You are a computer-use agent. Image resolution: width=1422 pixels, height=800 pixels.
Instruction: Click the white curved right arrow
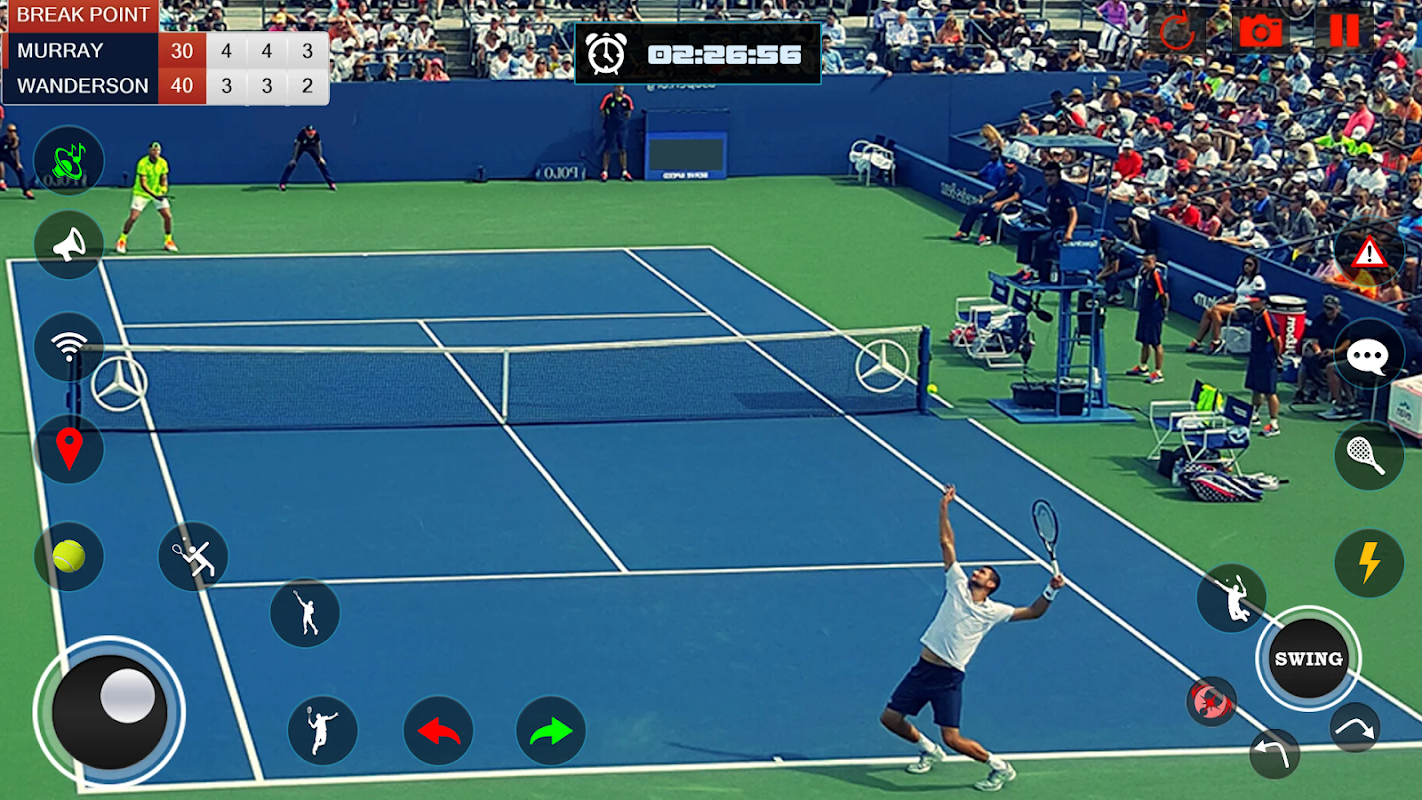tap(1355, 728)
